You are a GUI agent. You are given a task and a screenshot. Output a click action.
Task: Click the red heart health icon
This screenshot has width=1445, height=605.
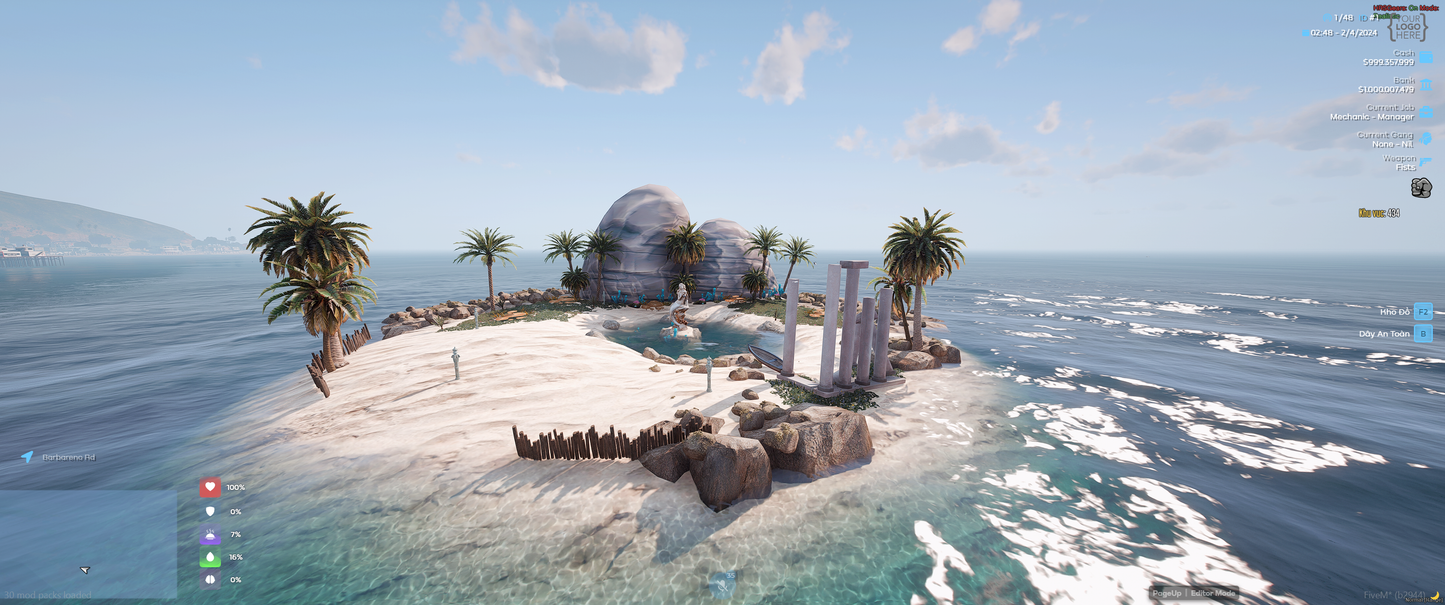(x=209, y=487)
